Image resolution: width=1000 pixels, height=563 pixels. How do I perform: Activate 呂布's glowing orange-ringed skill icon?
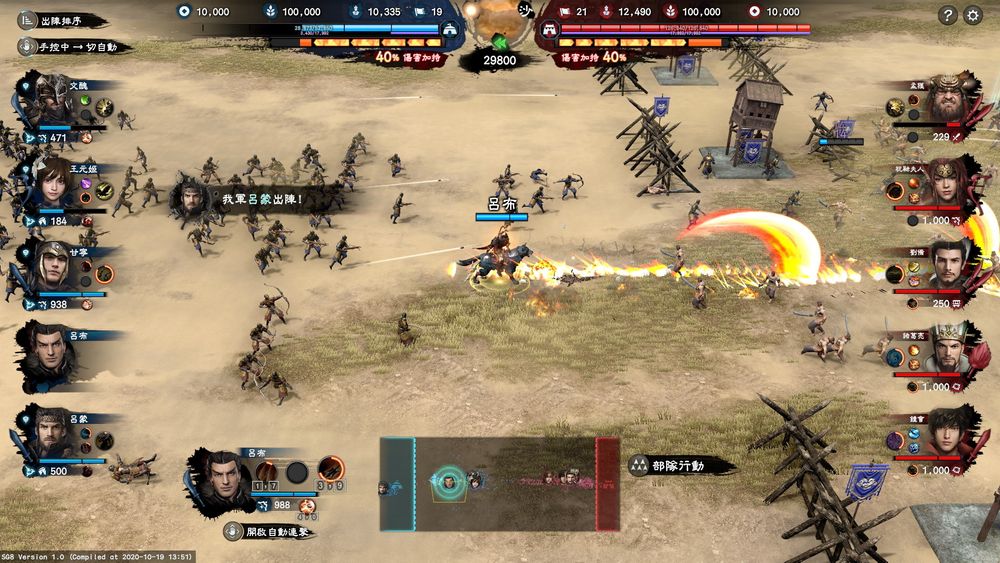coord(330,470)
